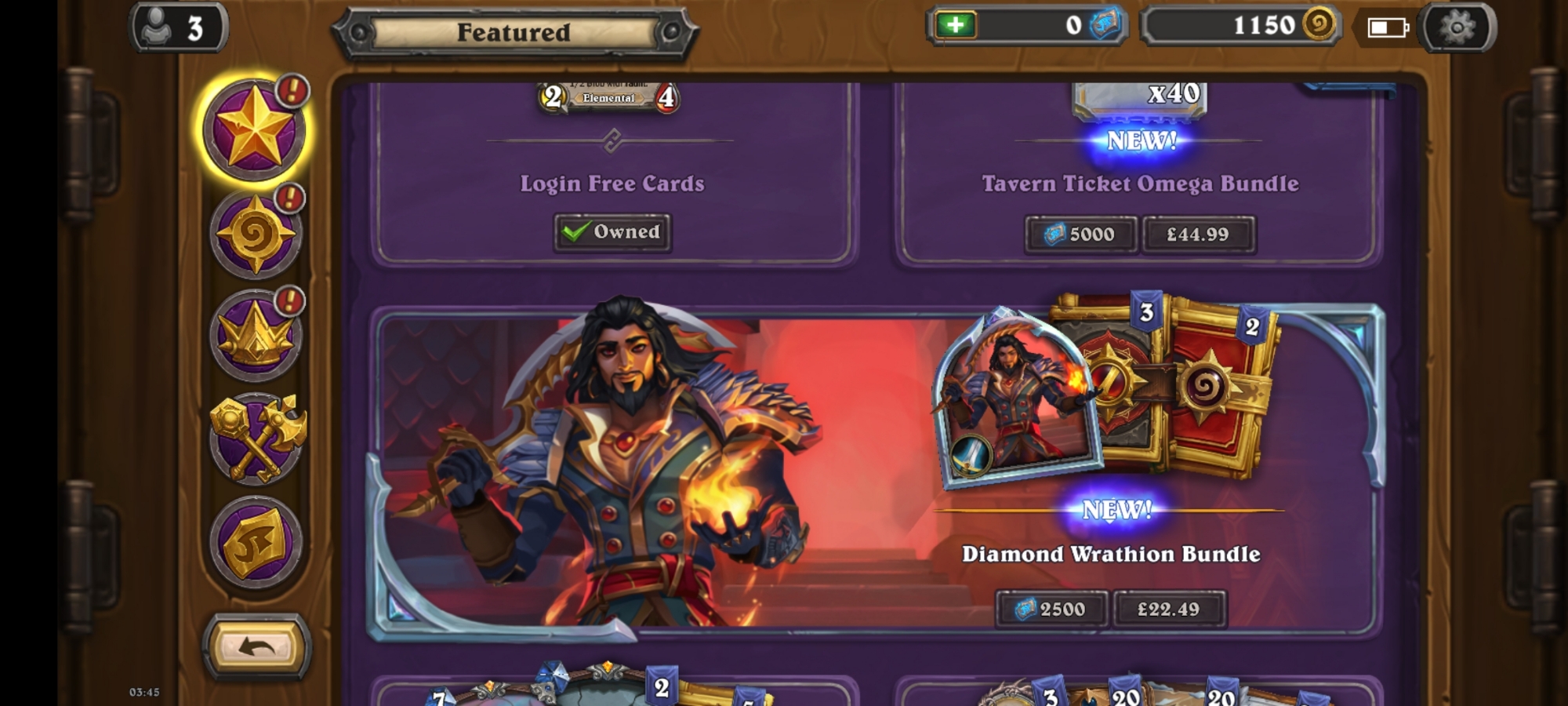1568x706 pixels.
Task: Choose the crossed mace and axe tab
Action: coord(256,438)
